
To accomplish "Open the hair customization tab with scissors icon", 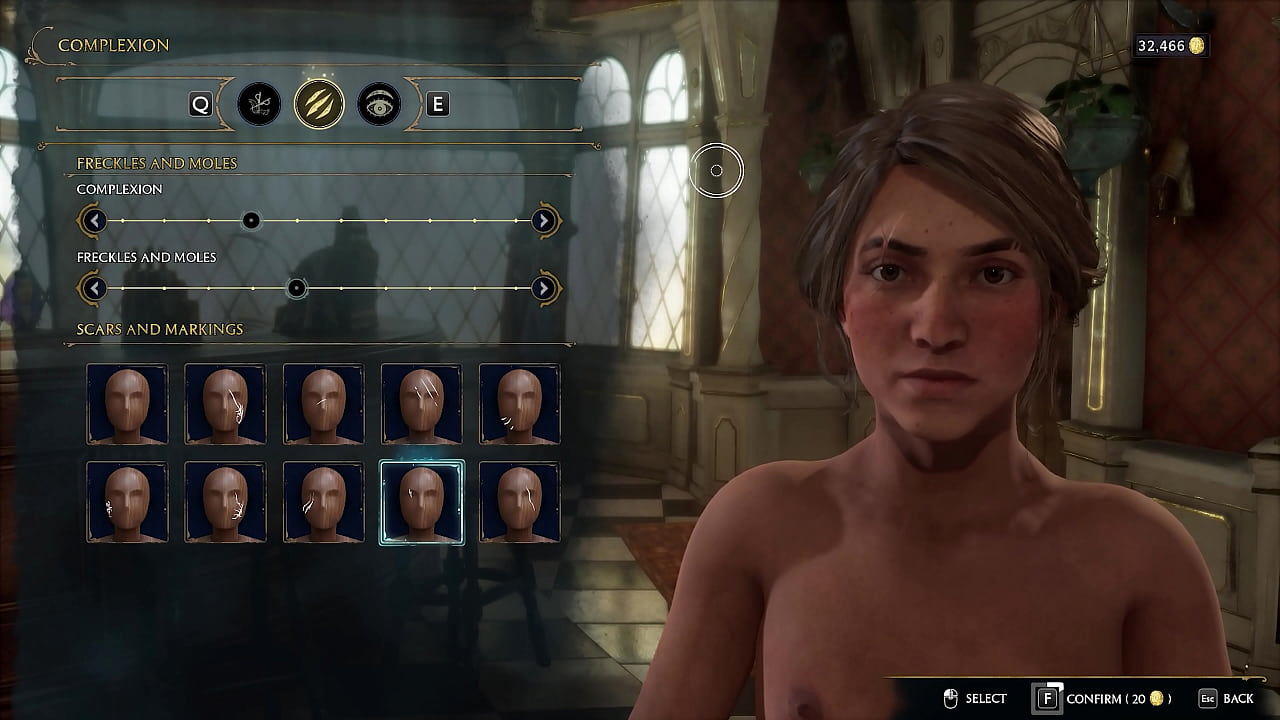I will pyautogui.click(x=260, y=104).
